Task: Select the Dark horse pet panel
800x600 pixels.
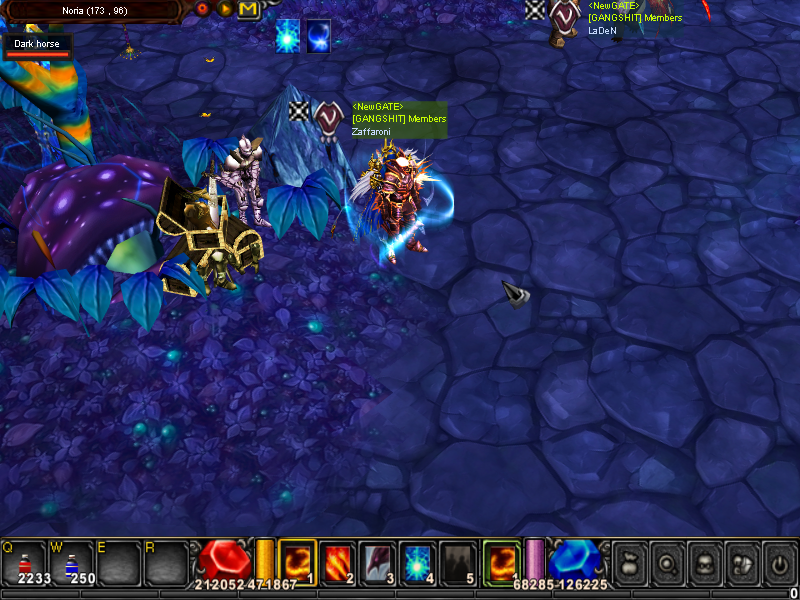Action: click(37, 46)
